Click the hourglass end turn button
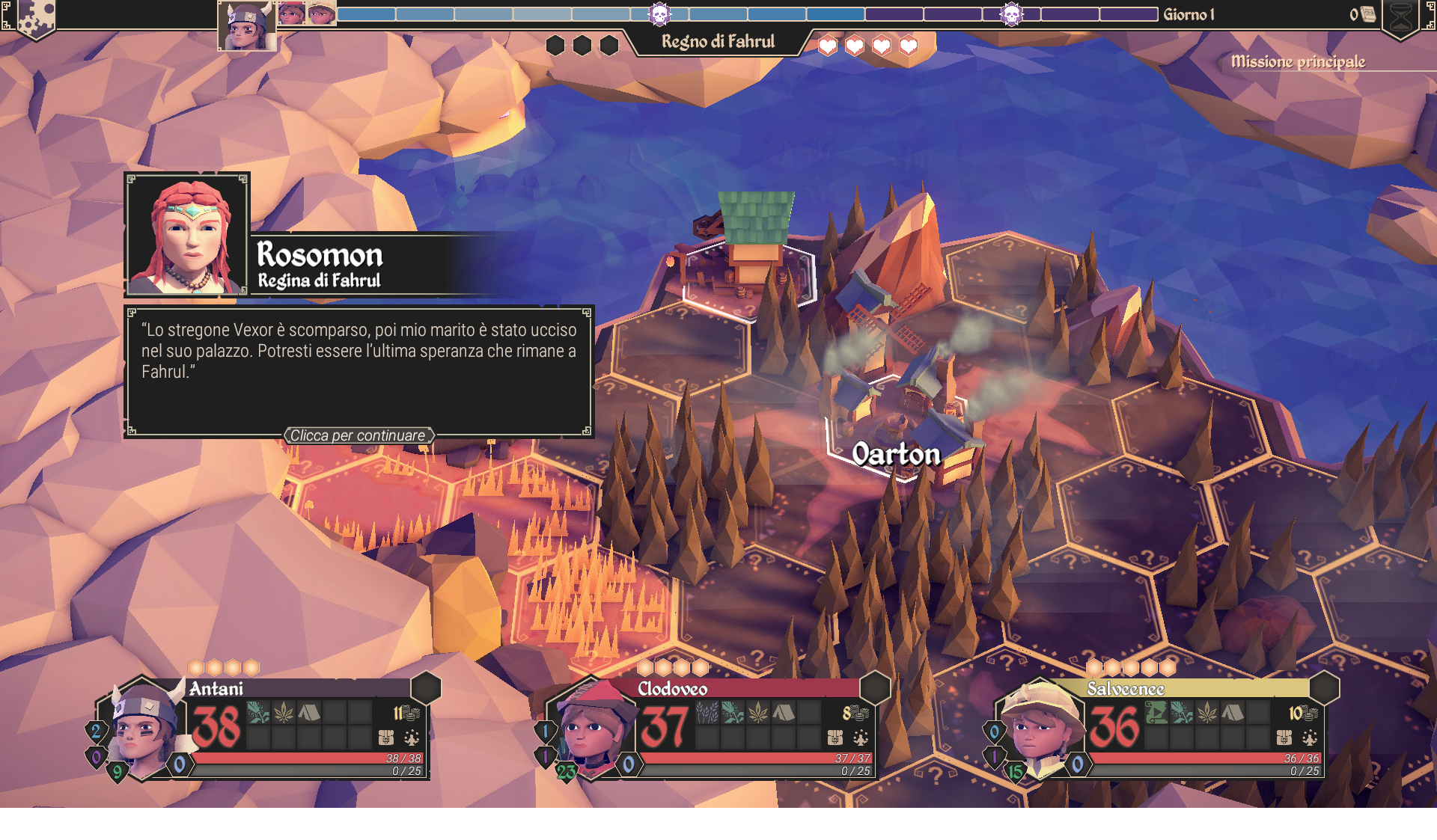This screenshot has height=840, width=1437. pyautogui.click(x=1400, y=18)
